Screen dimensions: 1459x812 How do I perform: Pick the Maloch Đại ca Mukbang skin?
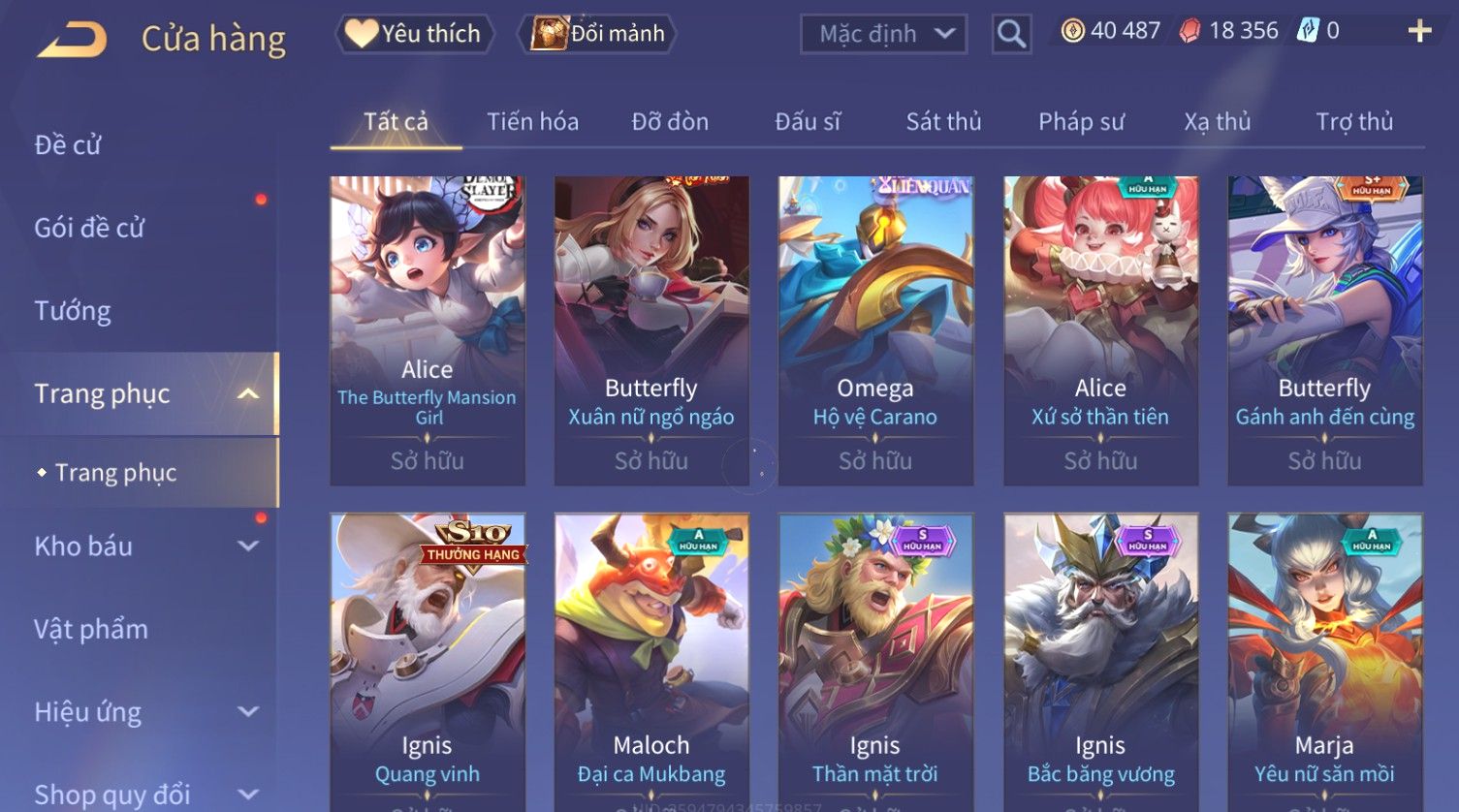tap(650, 659)
